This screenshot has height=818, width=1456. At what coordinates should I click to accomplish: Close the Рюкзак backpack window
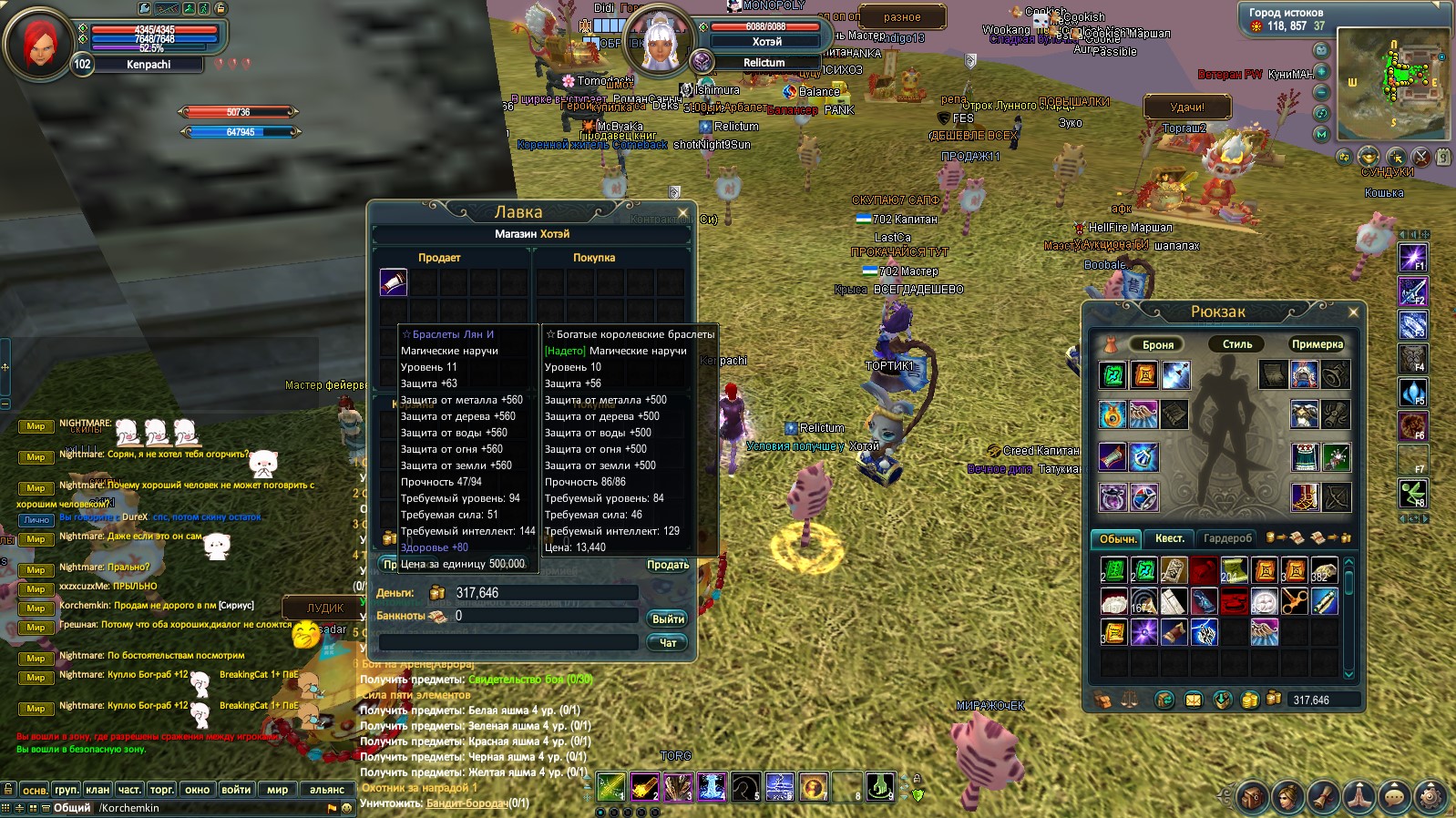pos(1353,312)
